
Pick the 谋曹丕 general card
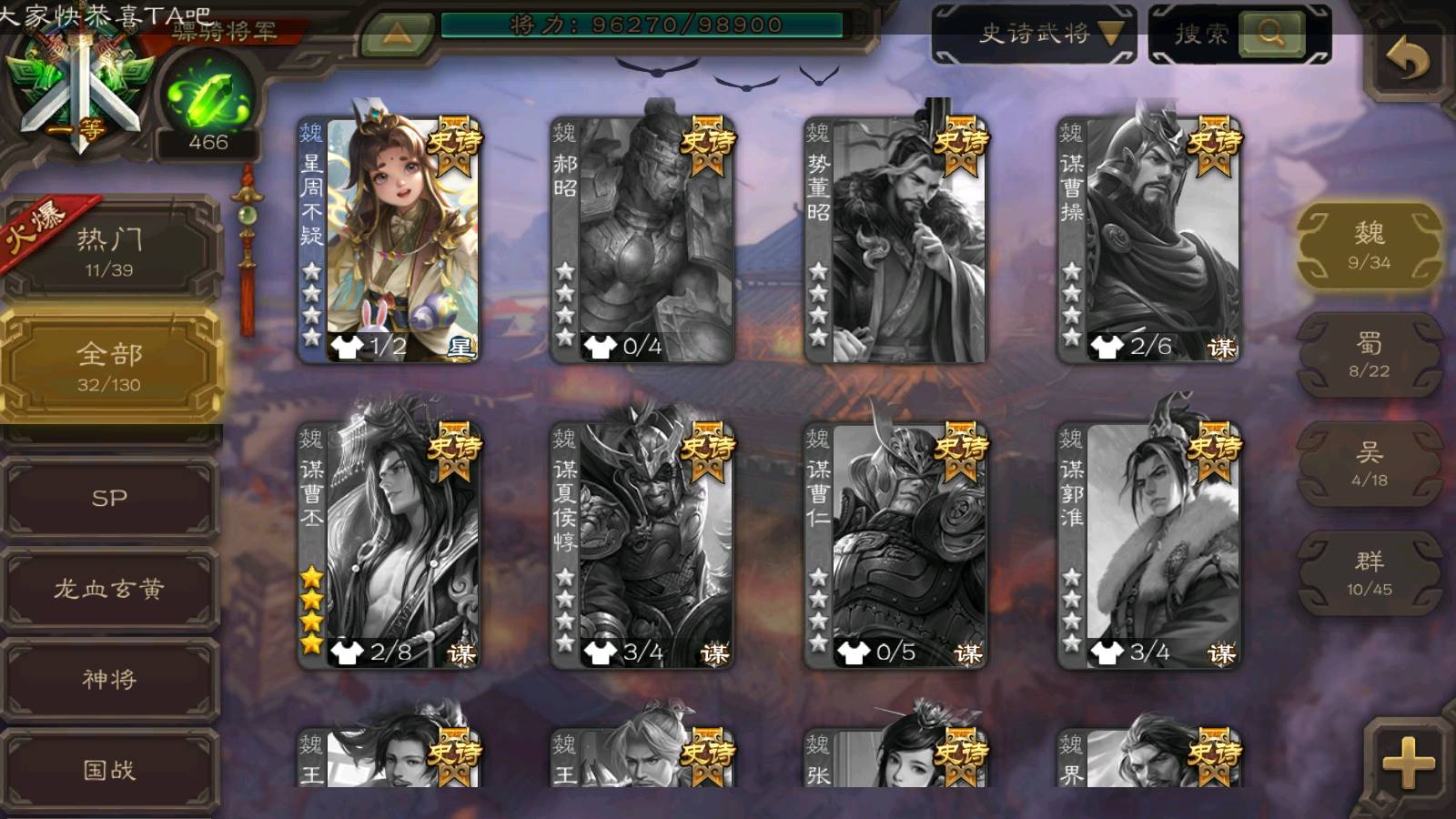point(389,545)
